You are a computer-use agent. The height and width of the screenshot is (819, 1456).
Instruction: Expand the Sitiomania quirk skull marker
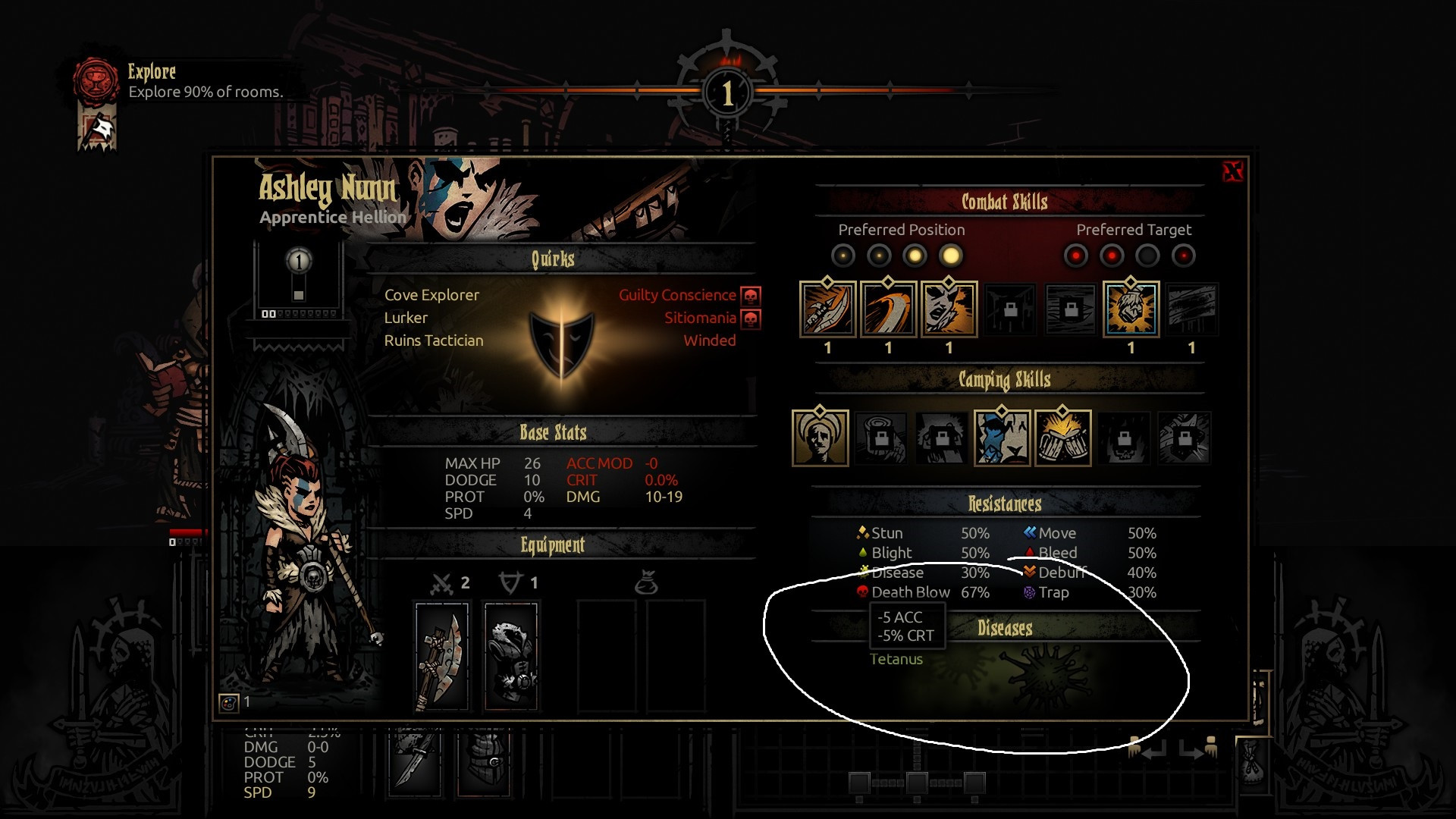click(750, 318)
